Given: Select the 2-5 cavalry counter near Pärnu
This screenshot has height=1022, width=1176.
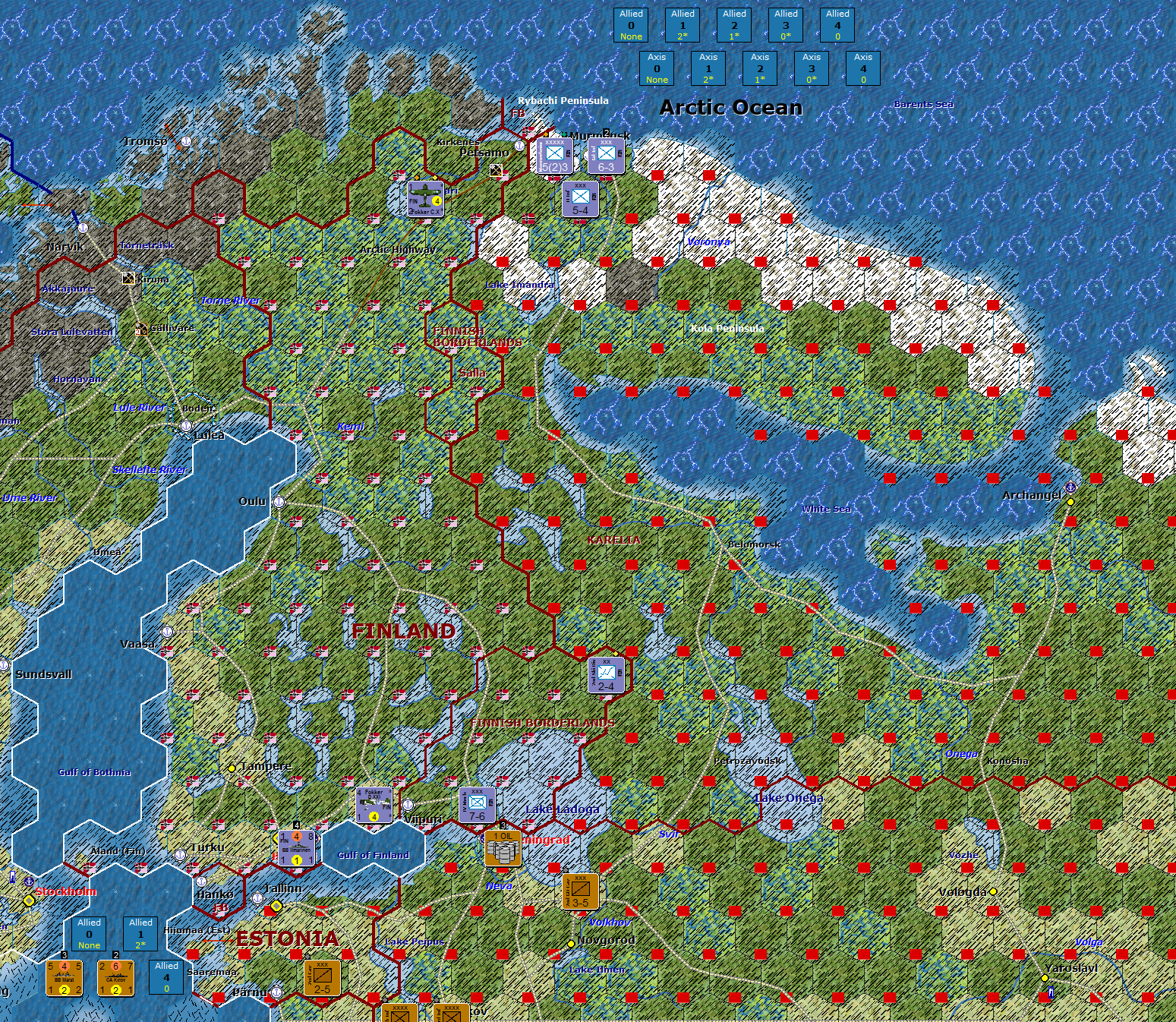Looking at the screenshot, I should click(x=320, y=979).
